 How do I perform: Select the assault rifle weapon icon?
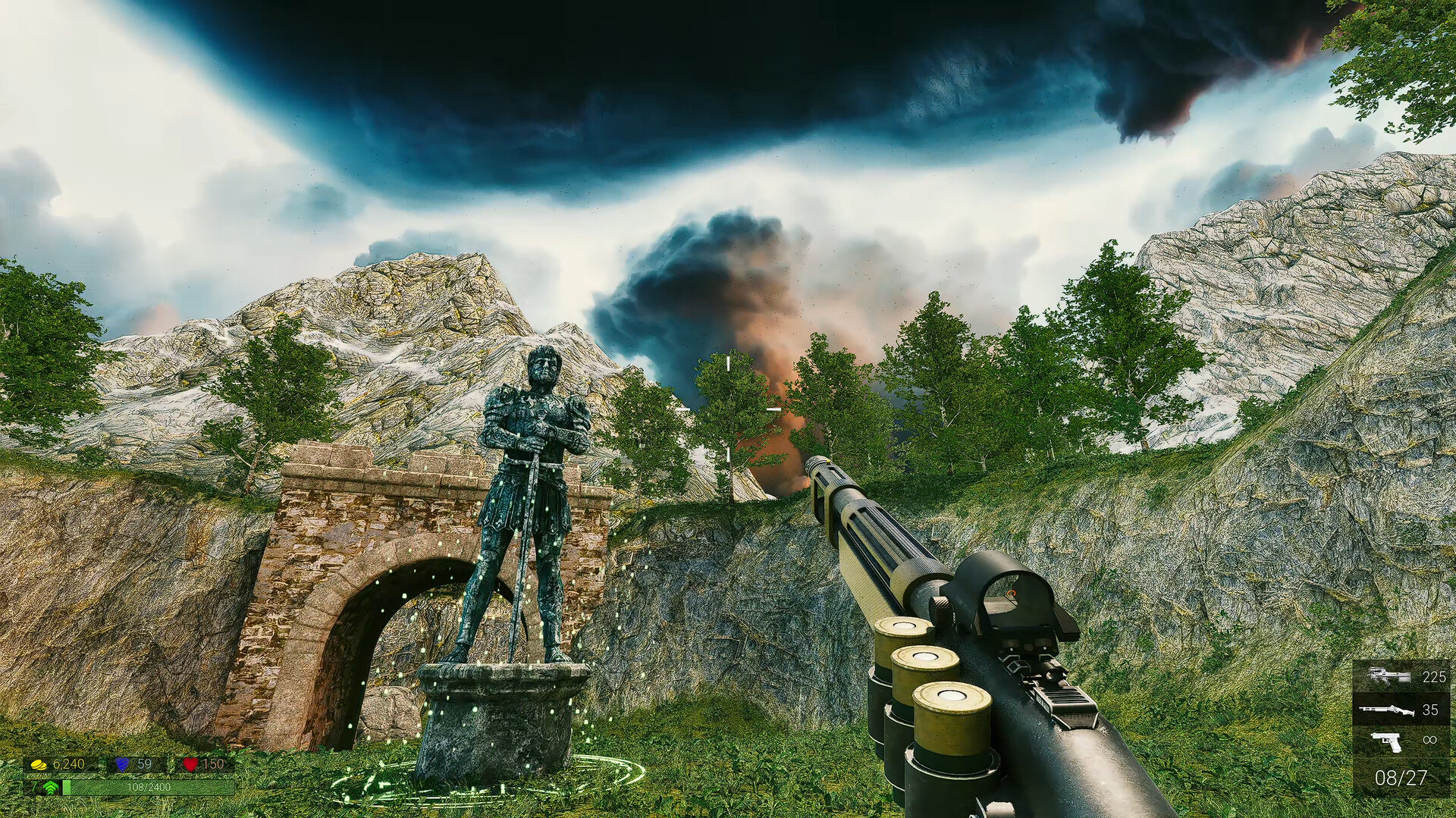point(1390,675)
